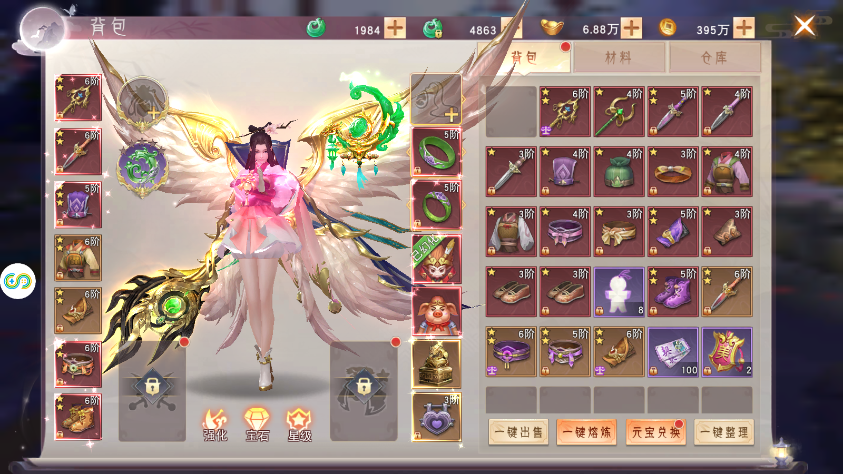The image size is (843, 474).
Task: Close the backpack window
Action: tap(804, 26)
